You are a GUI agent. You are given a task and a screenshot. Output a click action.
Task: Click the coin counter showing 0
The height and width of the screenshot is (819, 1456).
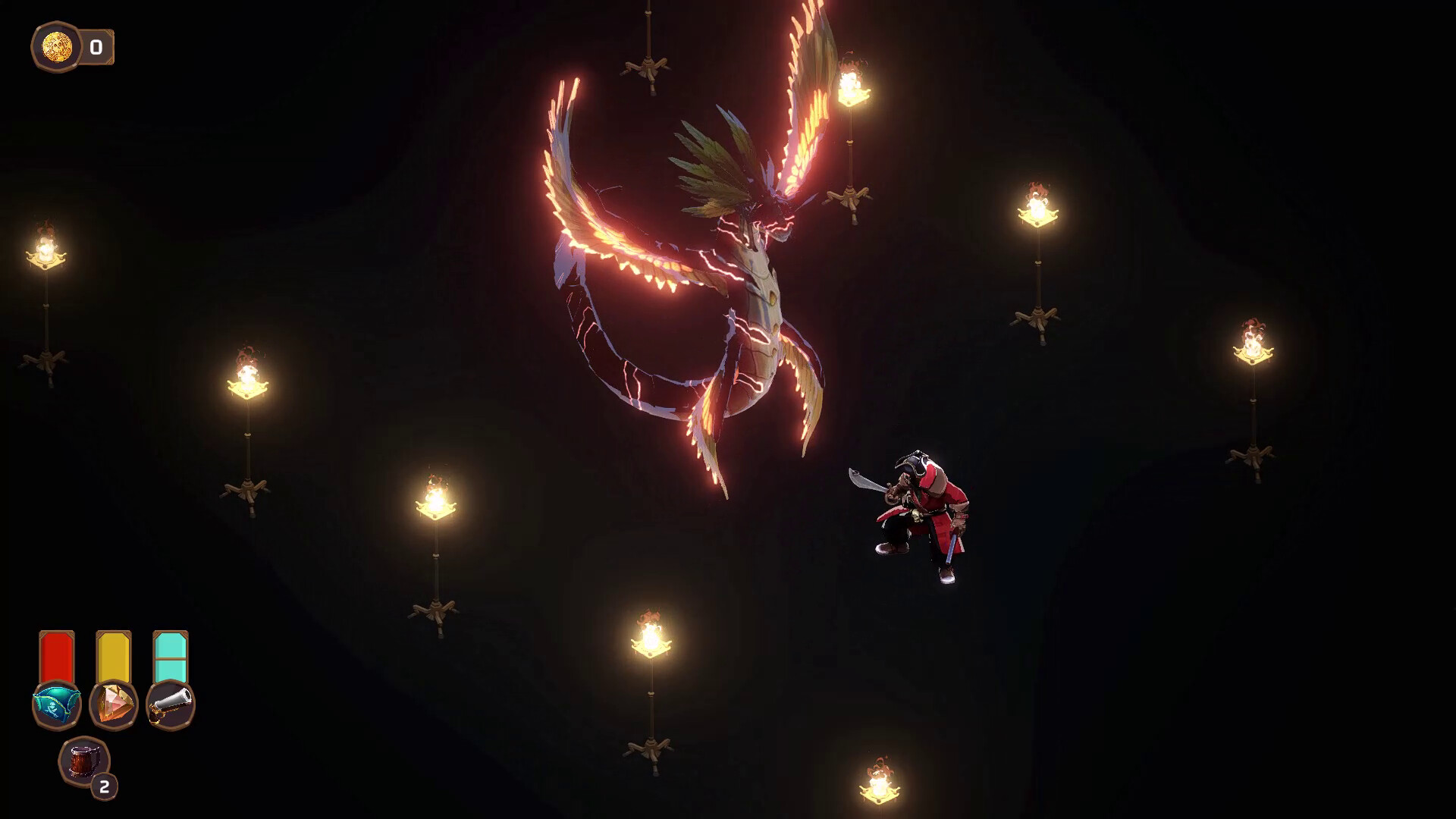(x=96, y=45)
